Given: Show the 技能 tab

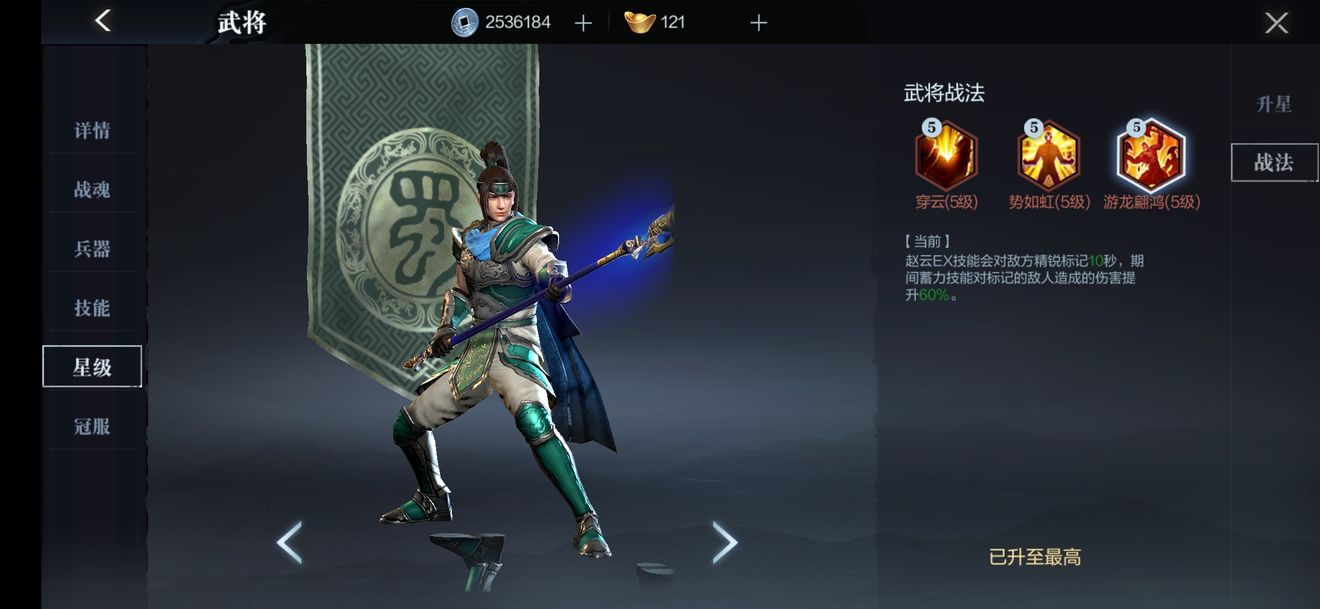Looking at the screenshot, I should click(92, 308).
